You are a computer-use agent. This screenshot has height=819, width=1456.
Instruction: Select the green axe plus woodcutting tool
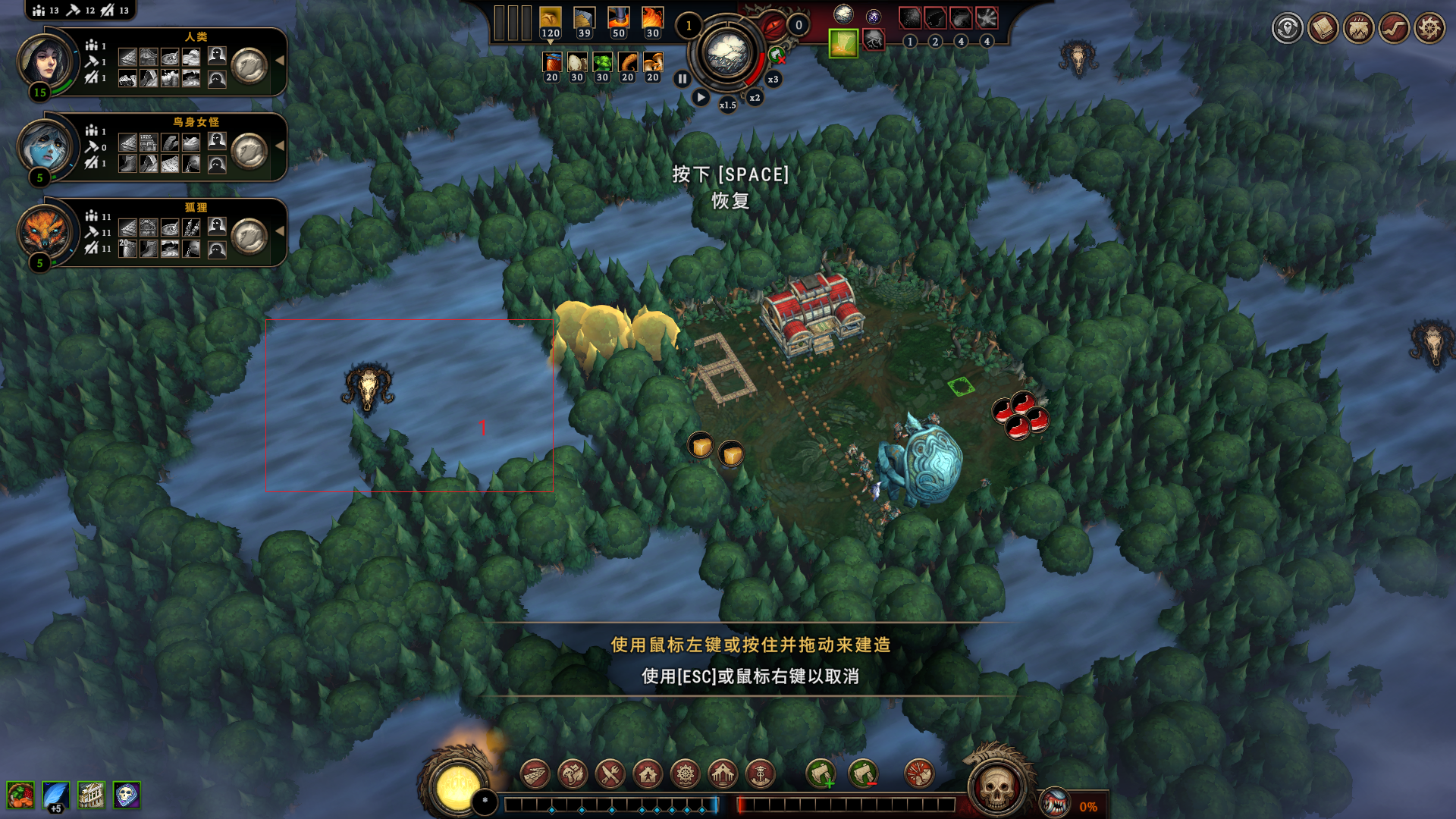[821, 774]
